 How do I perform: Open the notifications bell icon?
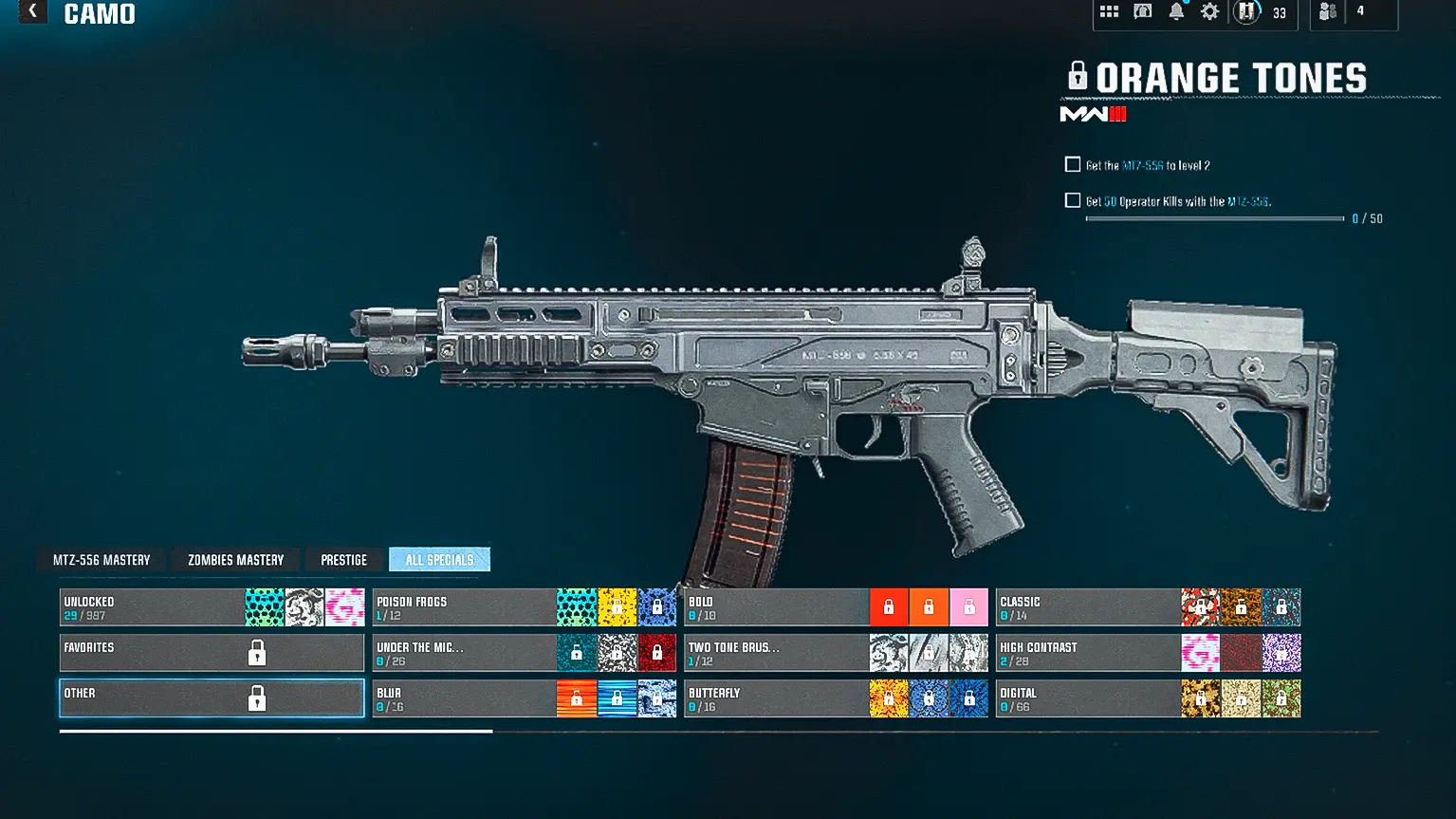(x=1176, y=12)
